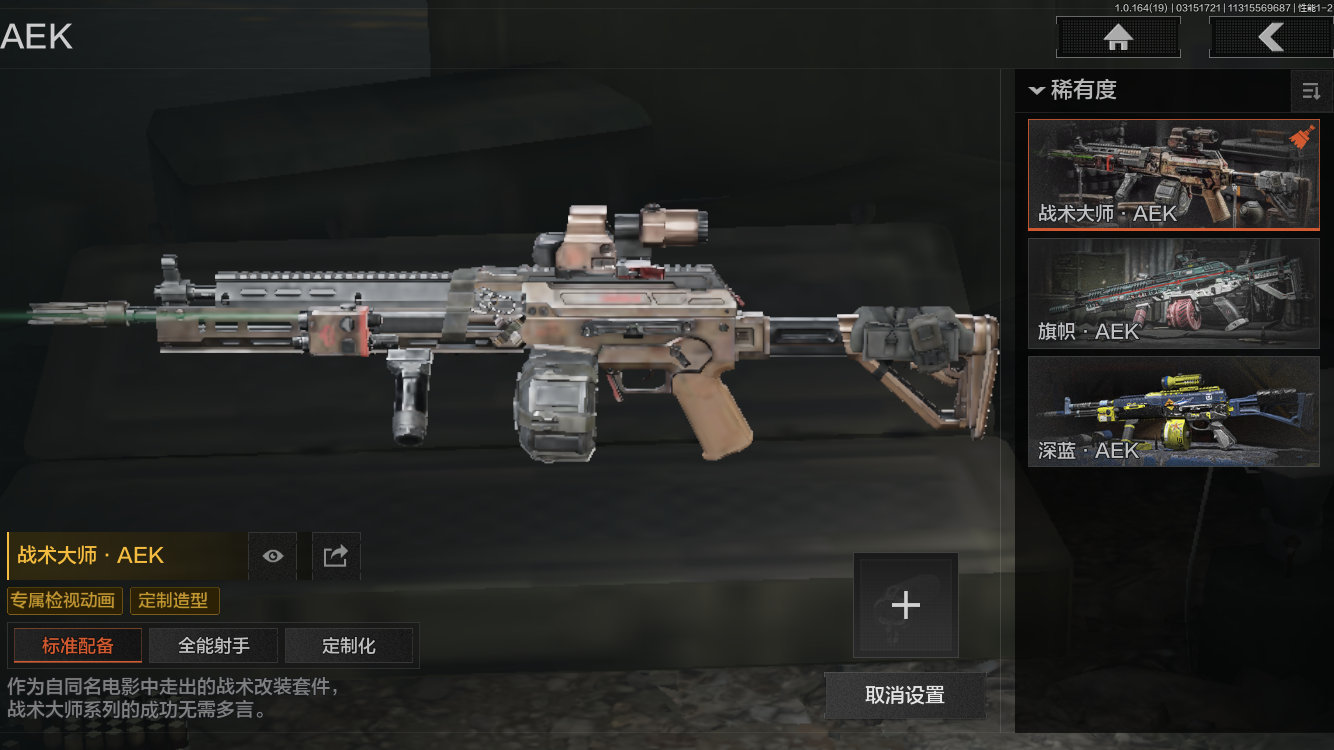
Task: Pick the 深蓝·AEK skin thumbnail
Action: pos(1173,411)
